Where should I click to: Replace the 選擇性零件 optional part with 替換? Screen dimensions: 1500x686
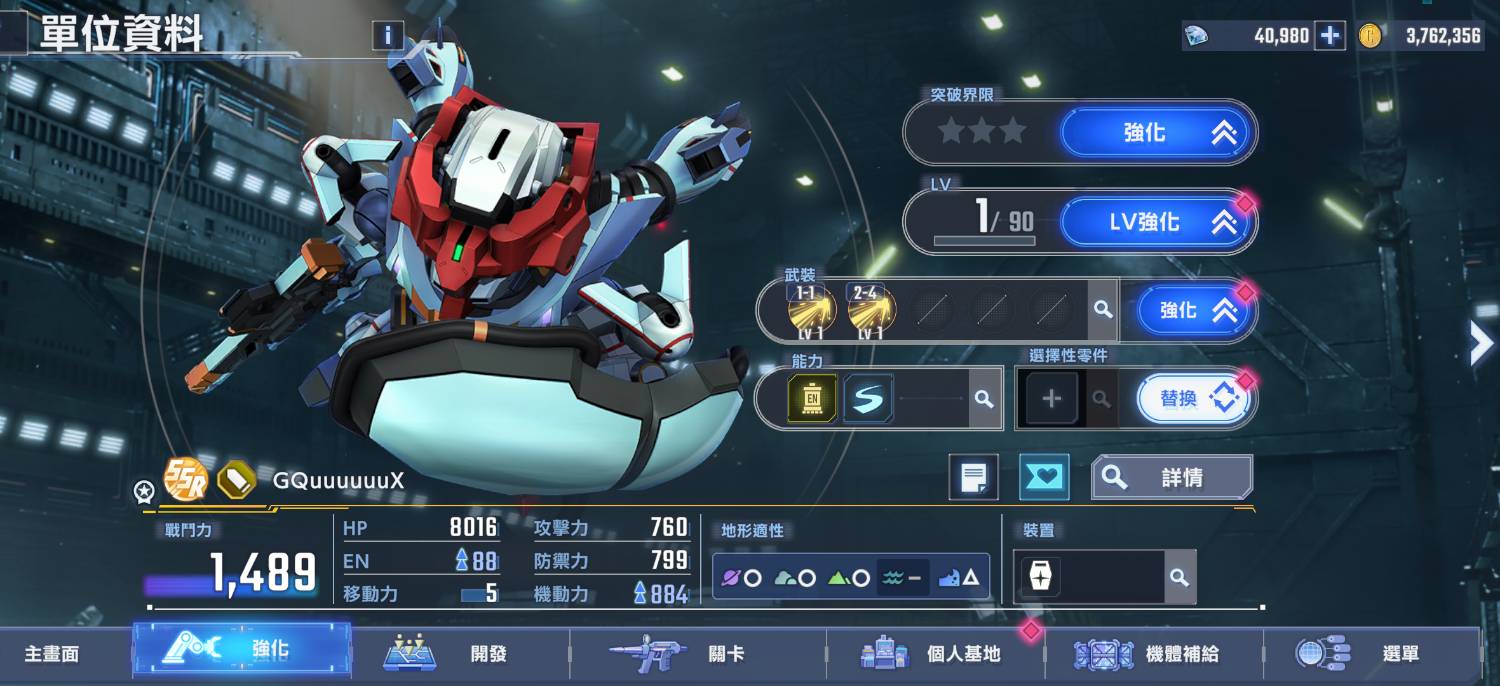[1195, 398]
